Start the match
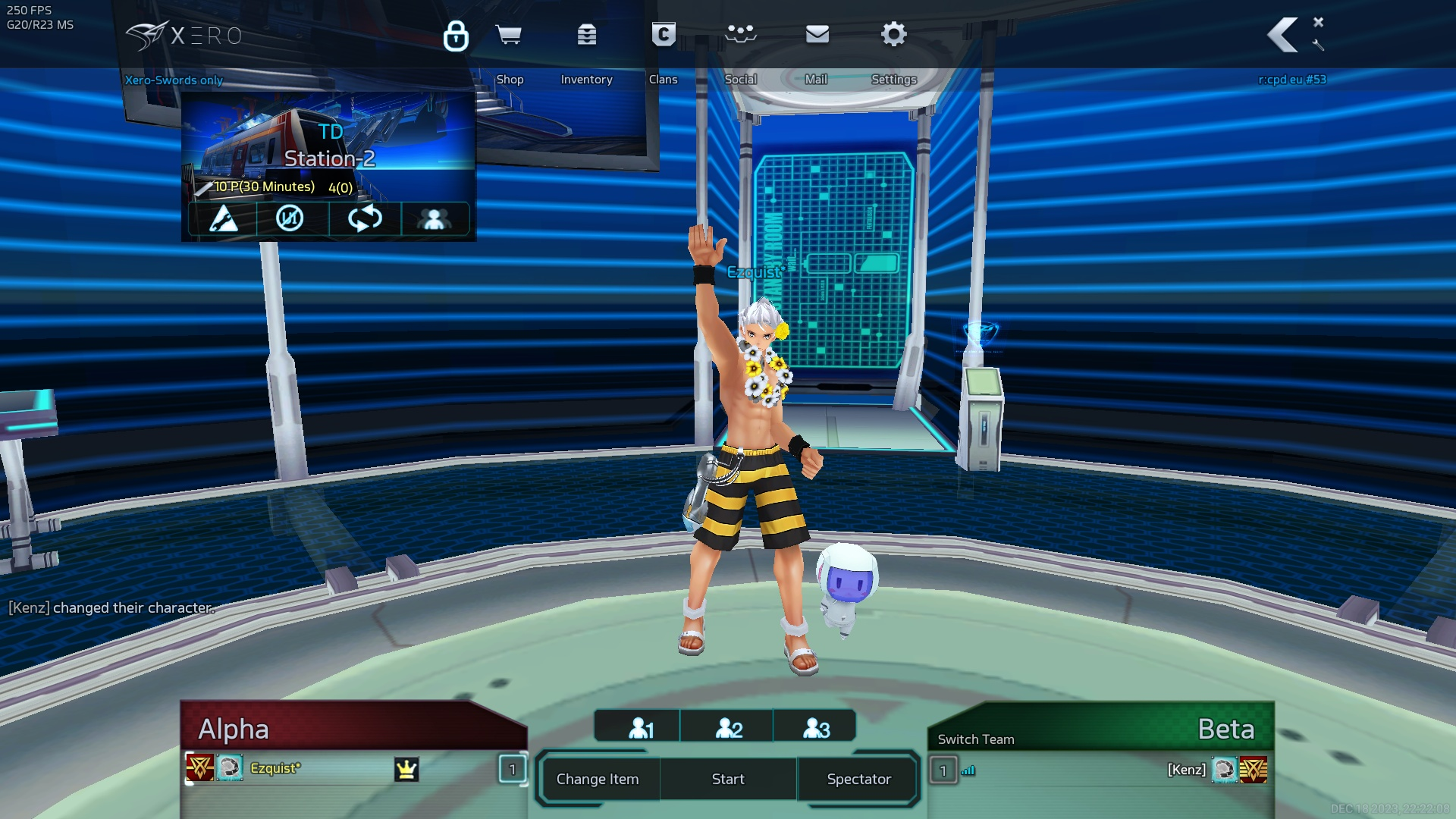The width and height of the screenshot is (1456, 819). pos(728,779)
